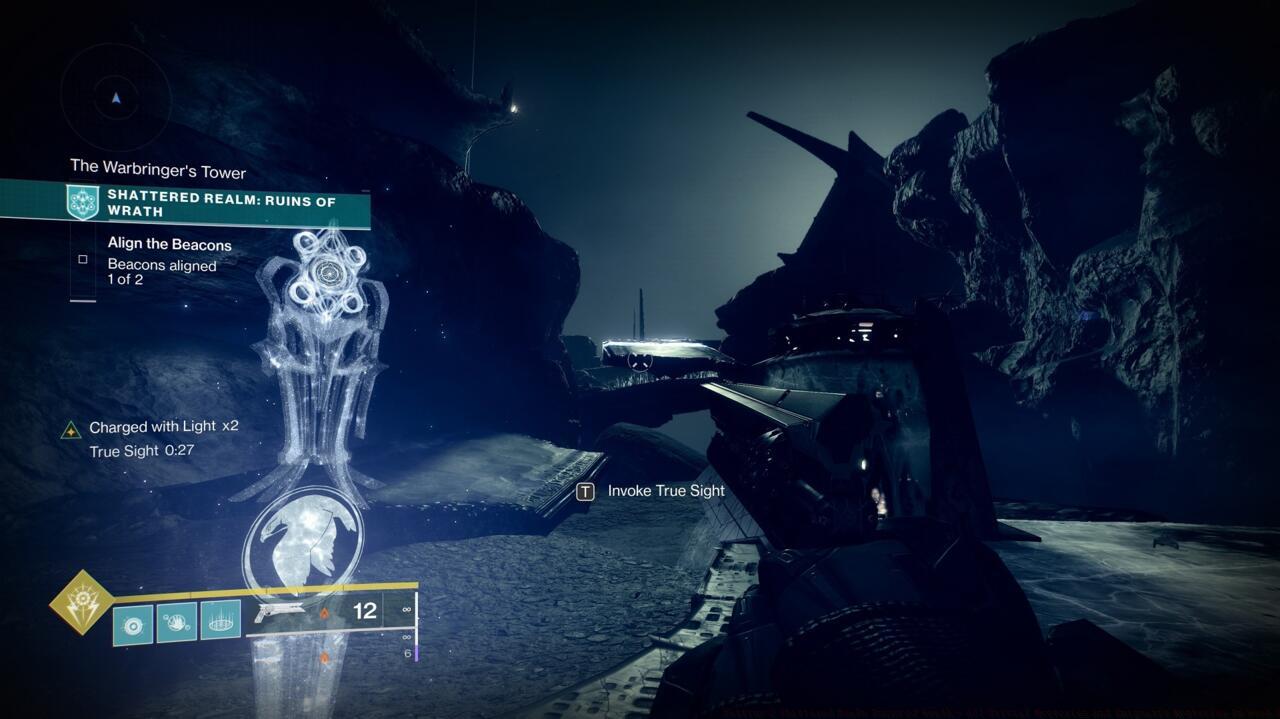1280x719 pixels.
Task: Click the Charged with Light buff icon
Action: [x=71, y=429]
